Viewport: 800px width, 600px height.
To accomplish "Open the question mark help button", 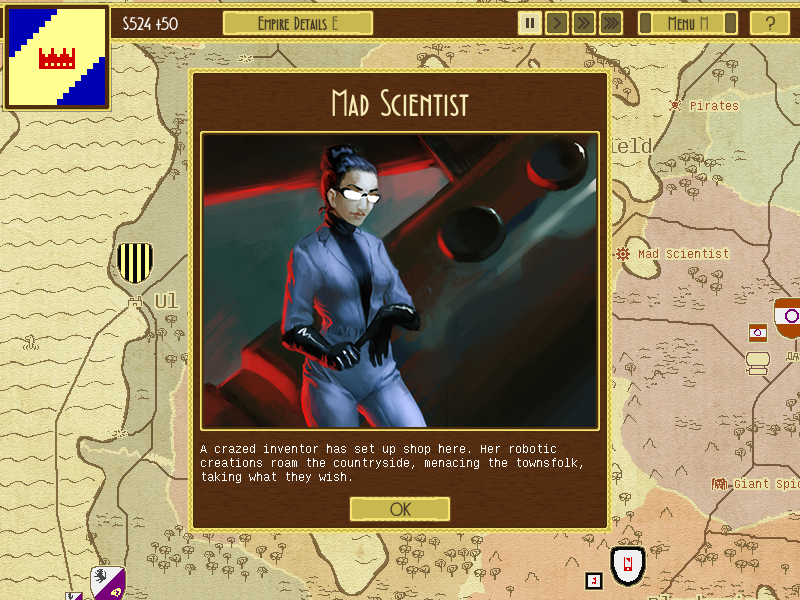I will coord(769,23).
